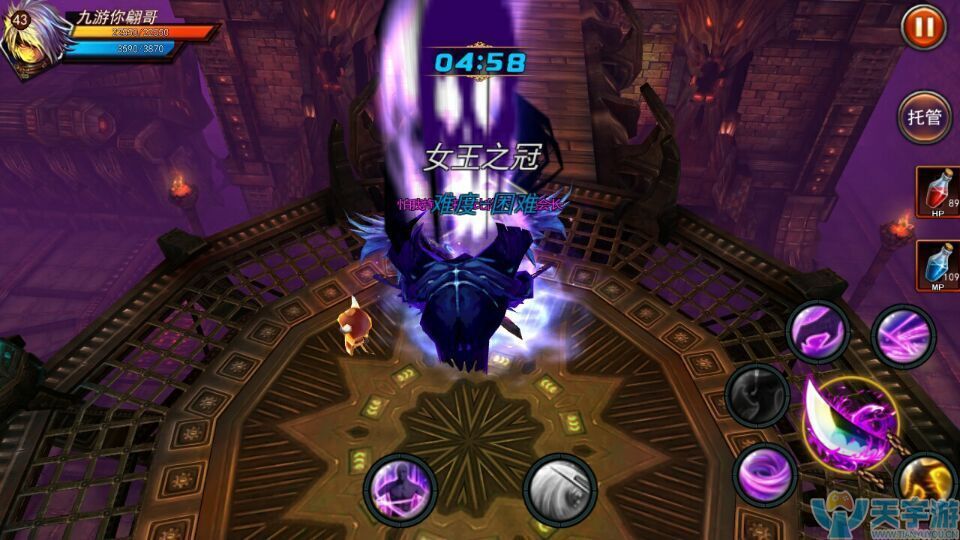Image resolution: width=960 pixels, height=540 pixels.
Task: Pause the game with the orange button
Action: tap(923, 28)
